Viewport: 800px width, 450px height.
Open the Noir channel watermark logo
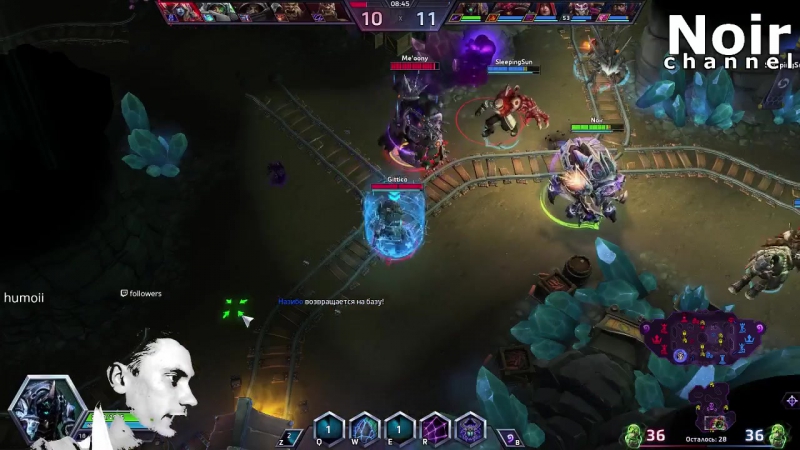click(731, 42)
